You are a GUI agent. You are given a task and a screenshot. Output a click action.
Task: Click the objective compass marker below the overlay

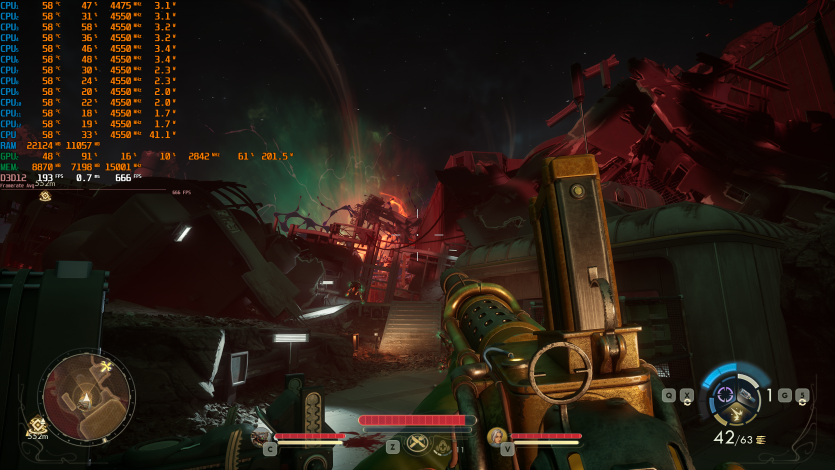click(x=45, y=197)
